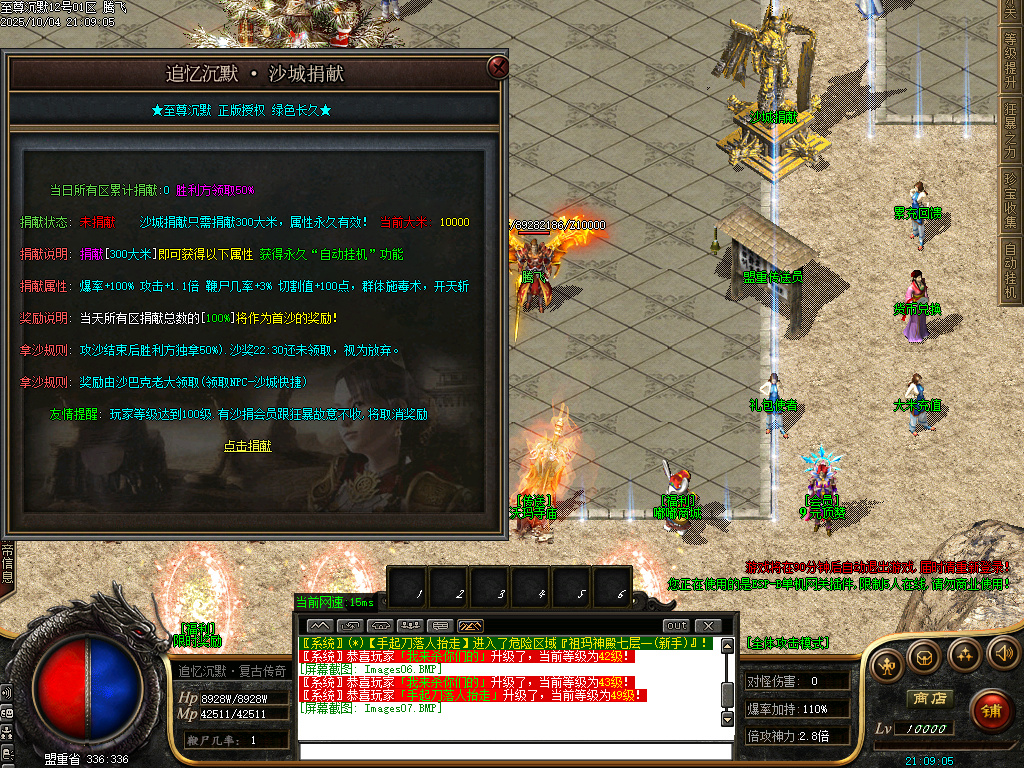This screenshot has height=768, width=1024.
Task: Select quick-item hotbar slot 6
Action: pyautogui.click(x=622, y=590)
